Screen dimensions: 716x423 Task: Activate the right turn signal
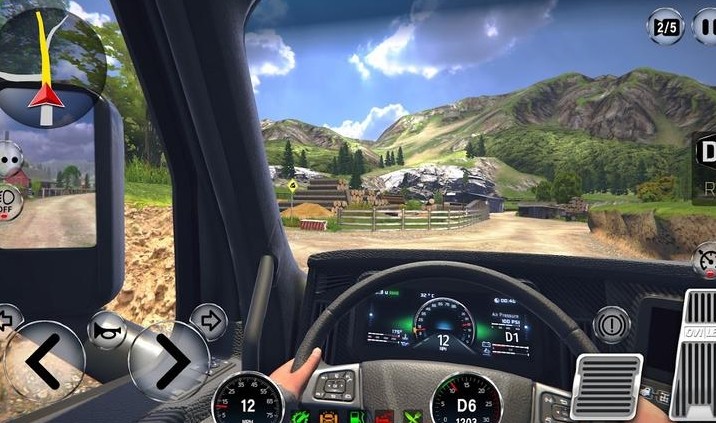click(x=209, y=322)
